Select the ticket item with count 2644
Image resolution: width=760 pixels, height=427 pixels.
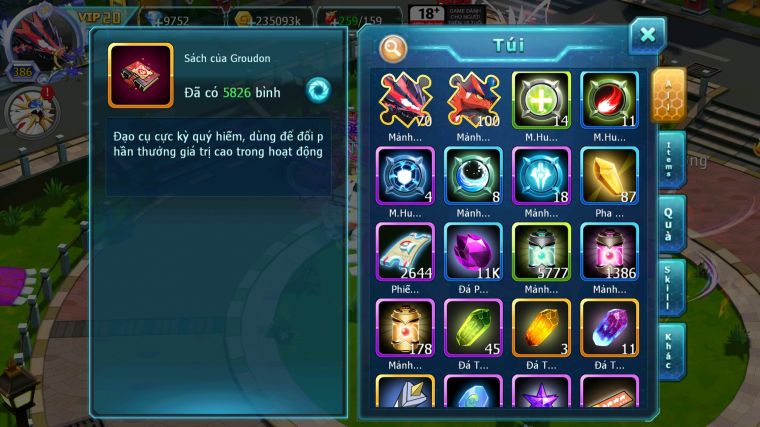404,251
